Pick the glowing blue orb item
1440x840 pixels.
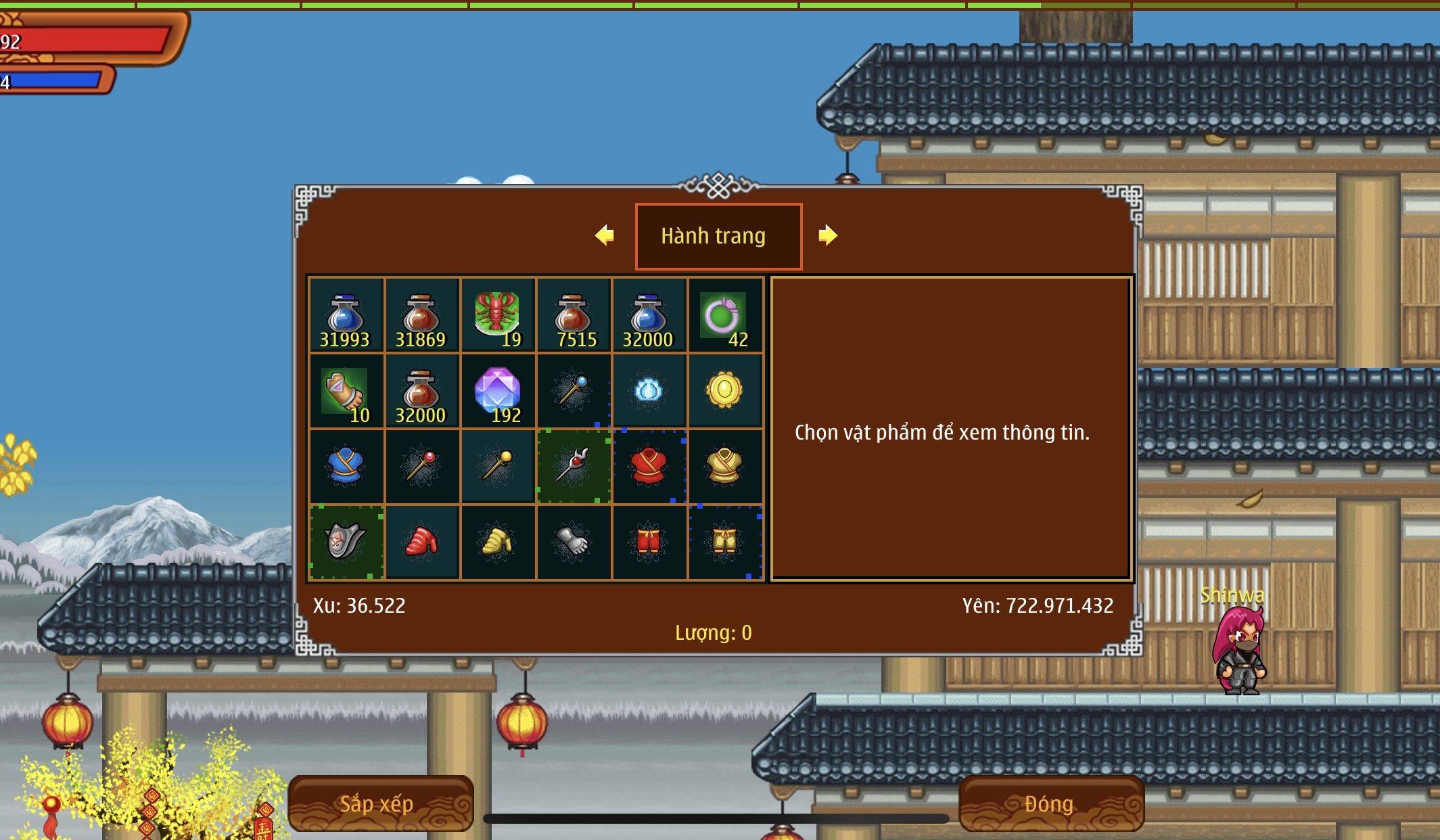(649, 391)
